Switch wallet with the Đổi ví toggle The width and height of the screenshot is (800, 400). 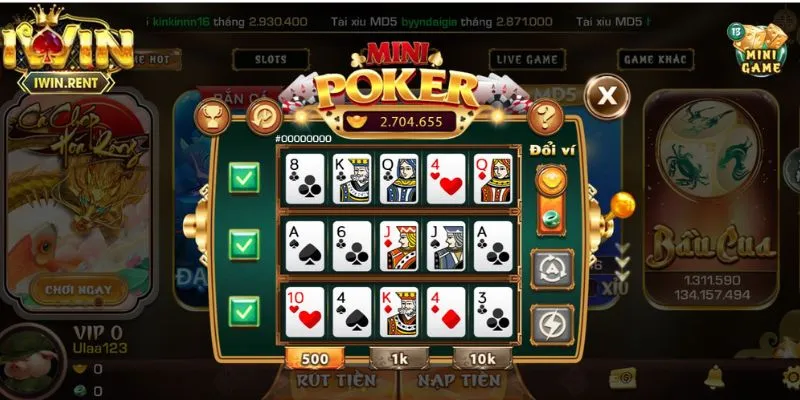553,201
